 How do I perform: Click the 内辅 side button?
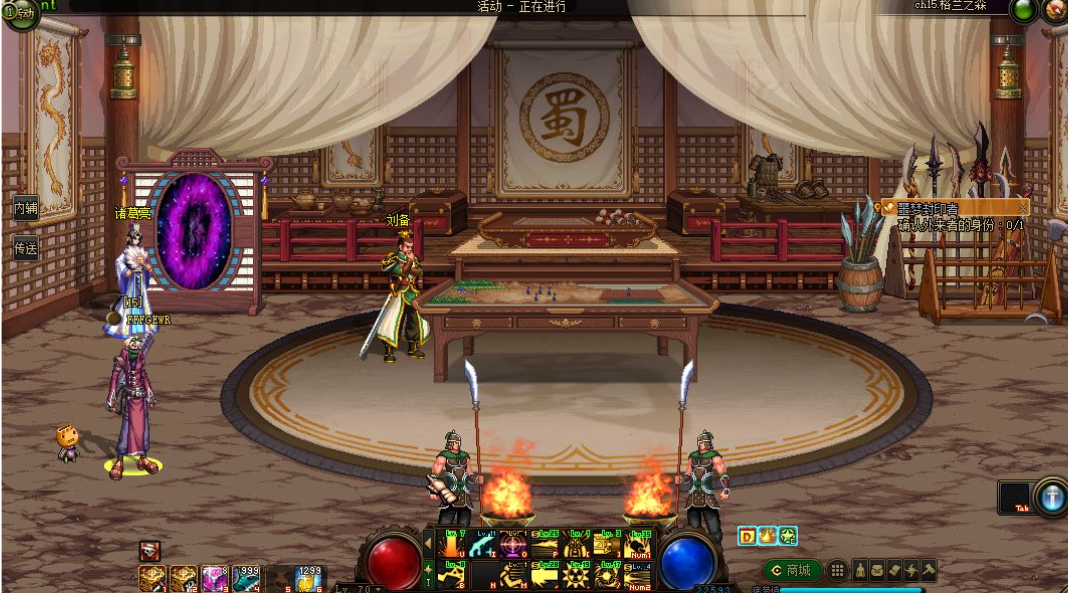(25, 208)
